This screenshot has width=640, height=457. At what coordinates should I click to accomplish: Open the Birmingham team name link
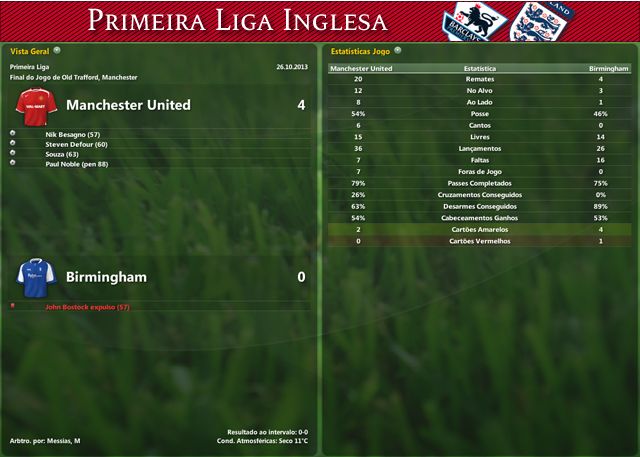click(x=106, y=277)
